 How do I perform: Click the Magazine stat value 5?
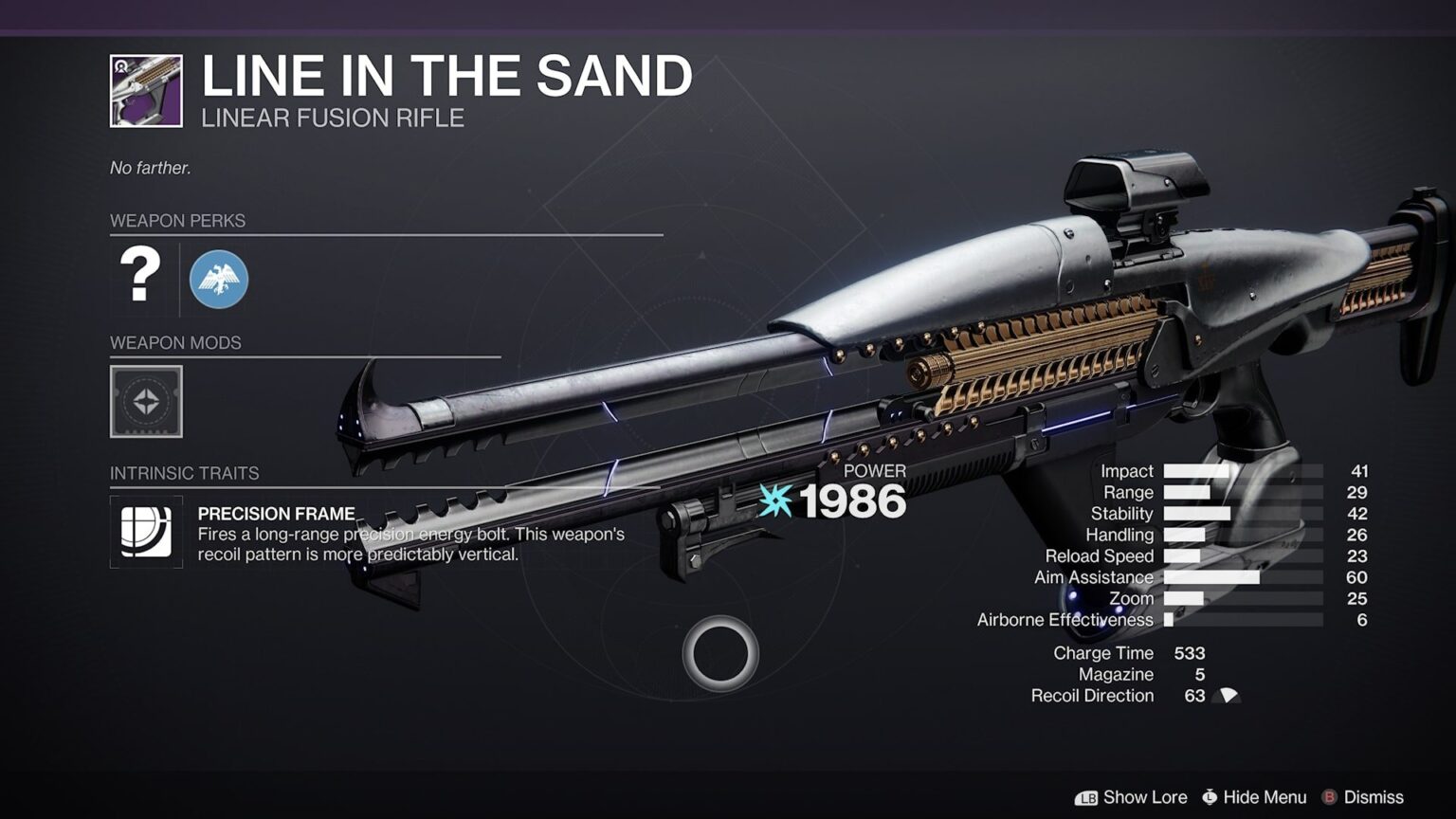tap(1199, 674)
